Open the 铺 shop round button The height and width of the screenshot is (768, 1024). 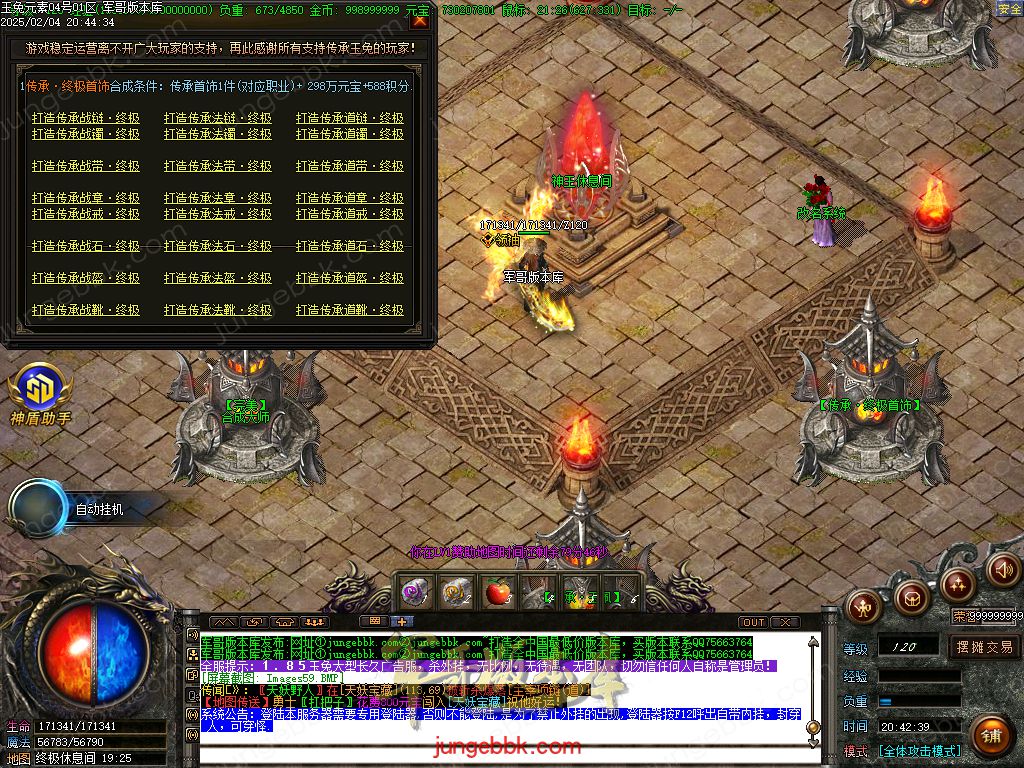990,736
